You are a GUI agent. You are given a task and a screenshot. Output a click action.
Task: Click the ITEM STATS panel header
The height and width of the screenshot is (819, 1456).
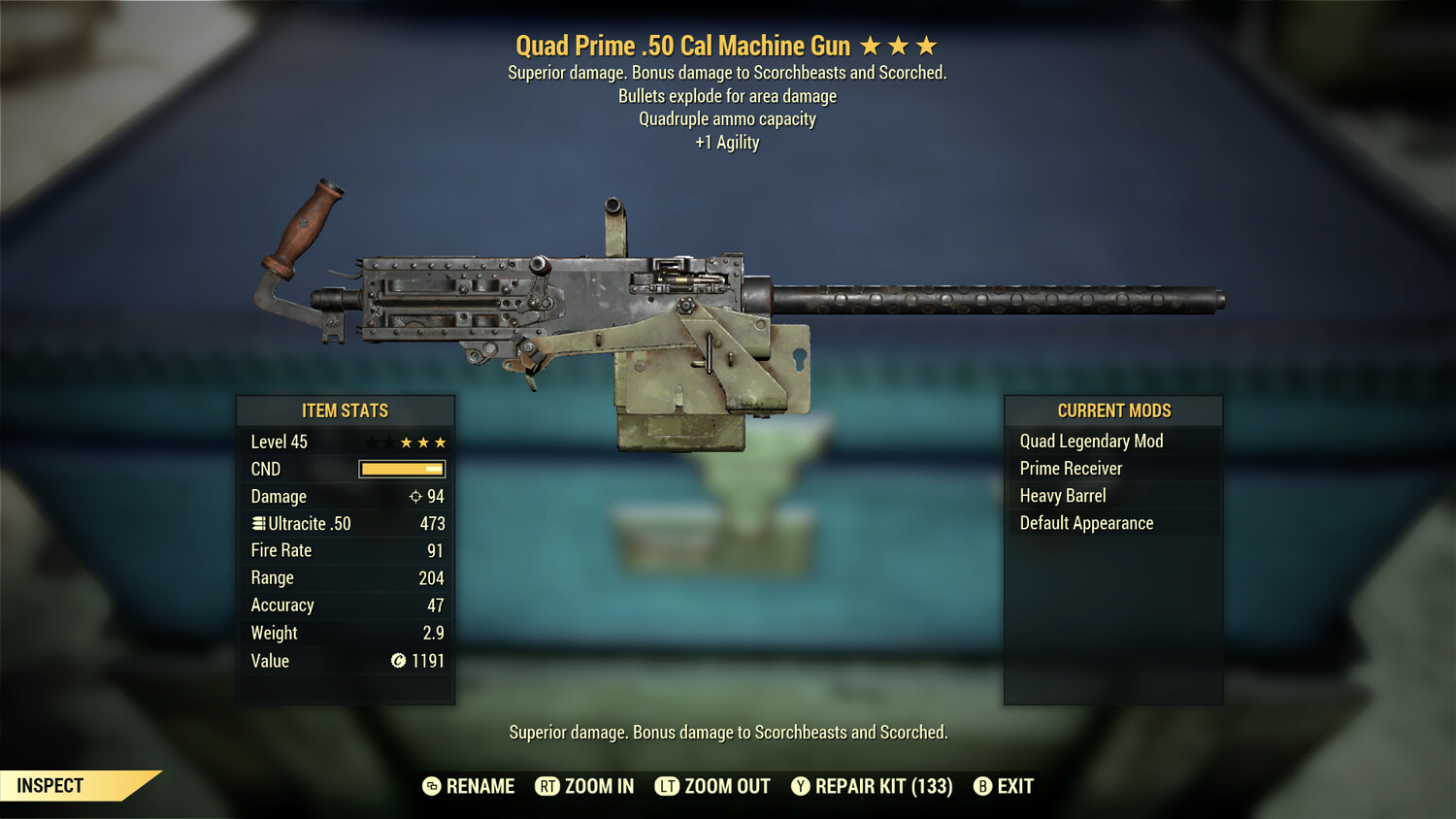(x=346, y=410)
